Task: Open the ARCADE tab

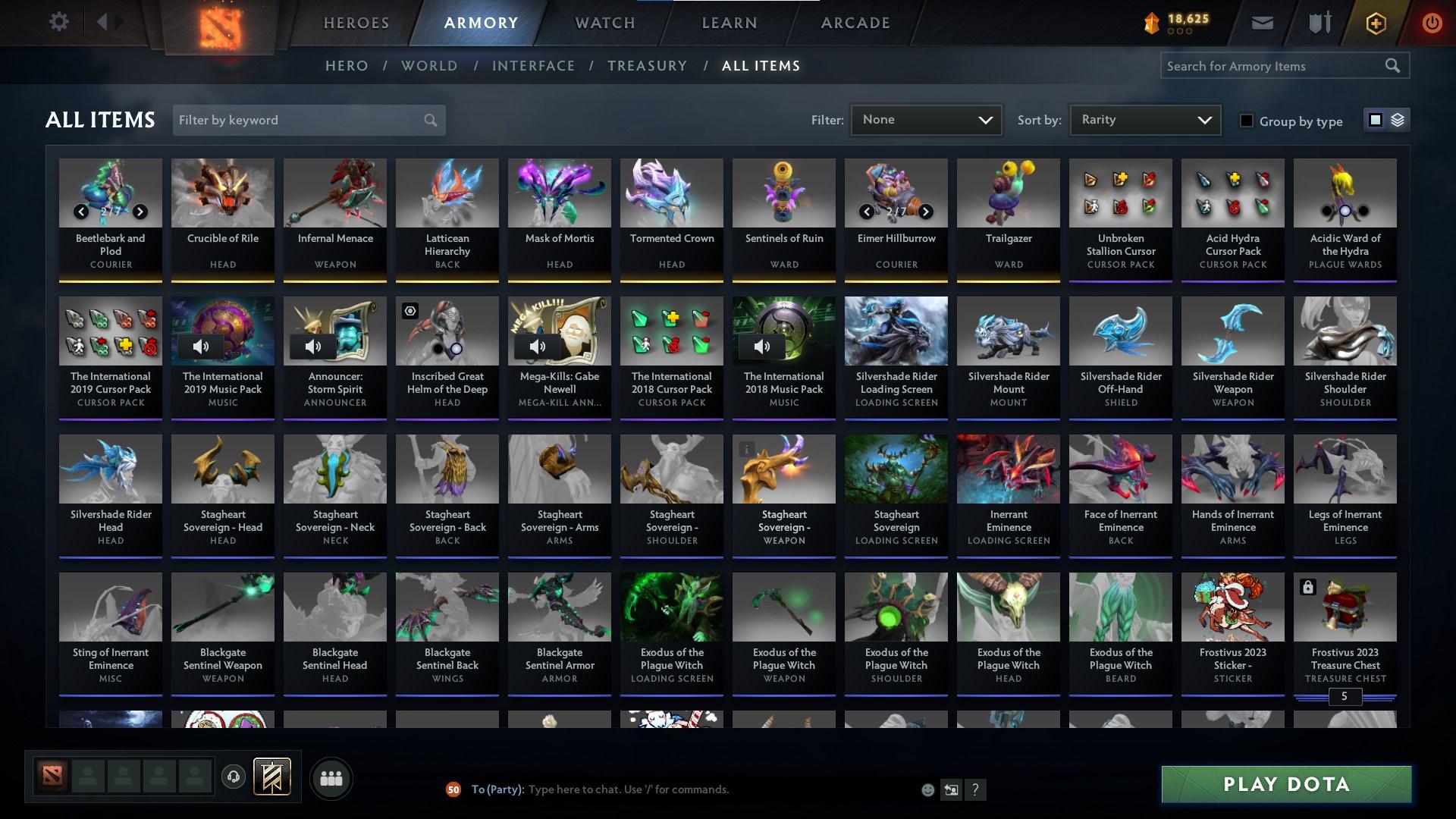Action: tap(854, 23)
